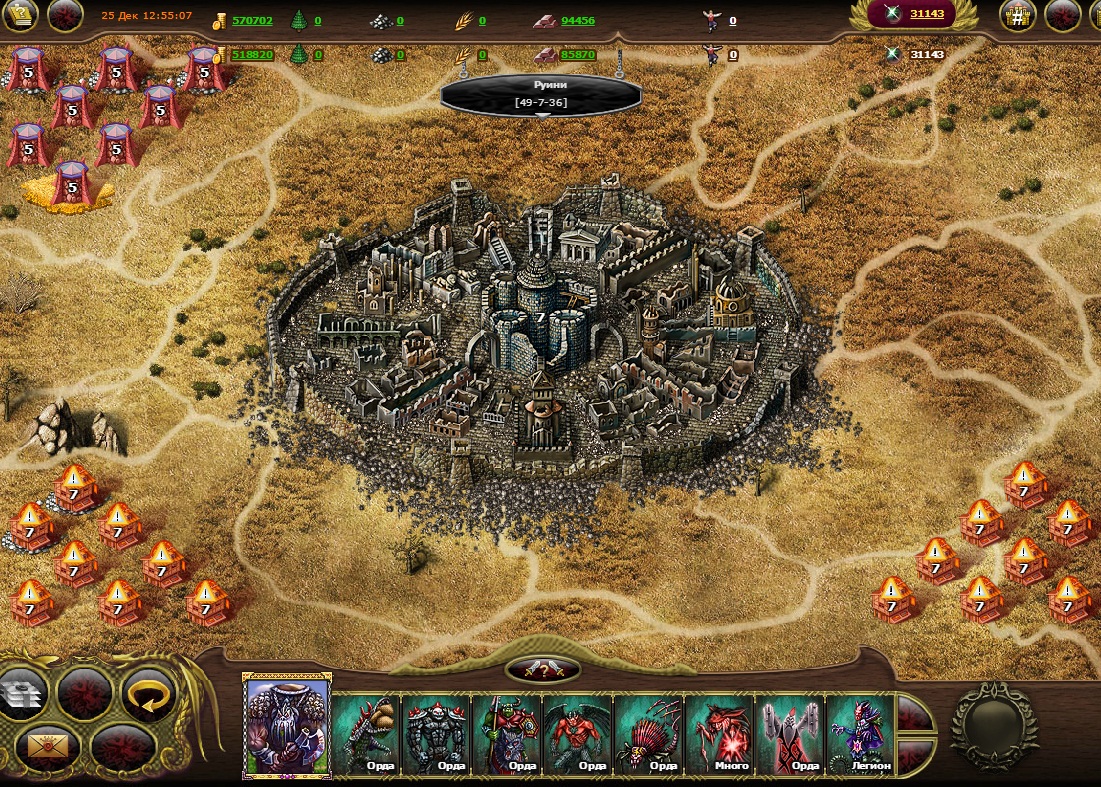This screenshot has height=787, width=1101.
Task: Select the red winged demon unit slot
Action: tap(578, 735)
